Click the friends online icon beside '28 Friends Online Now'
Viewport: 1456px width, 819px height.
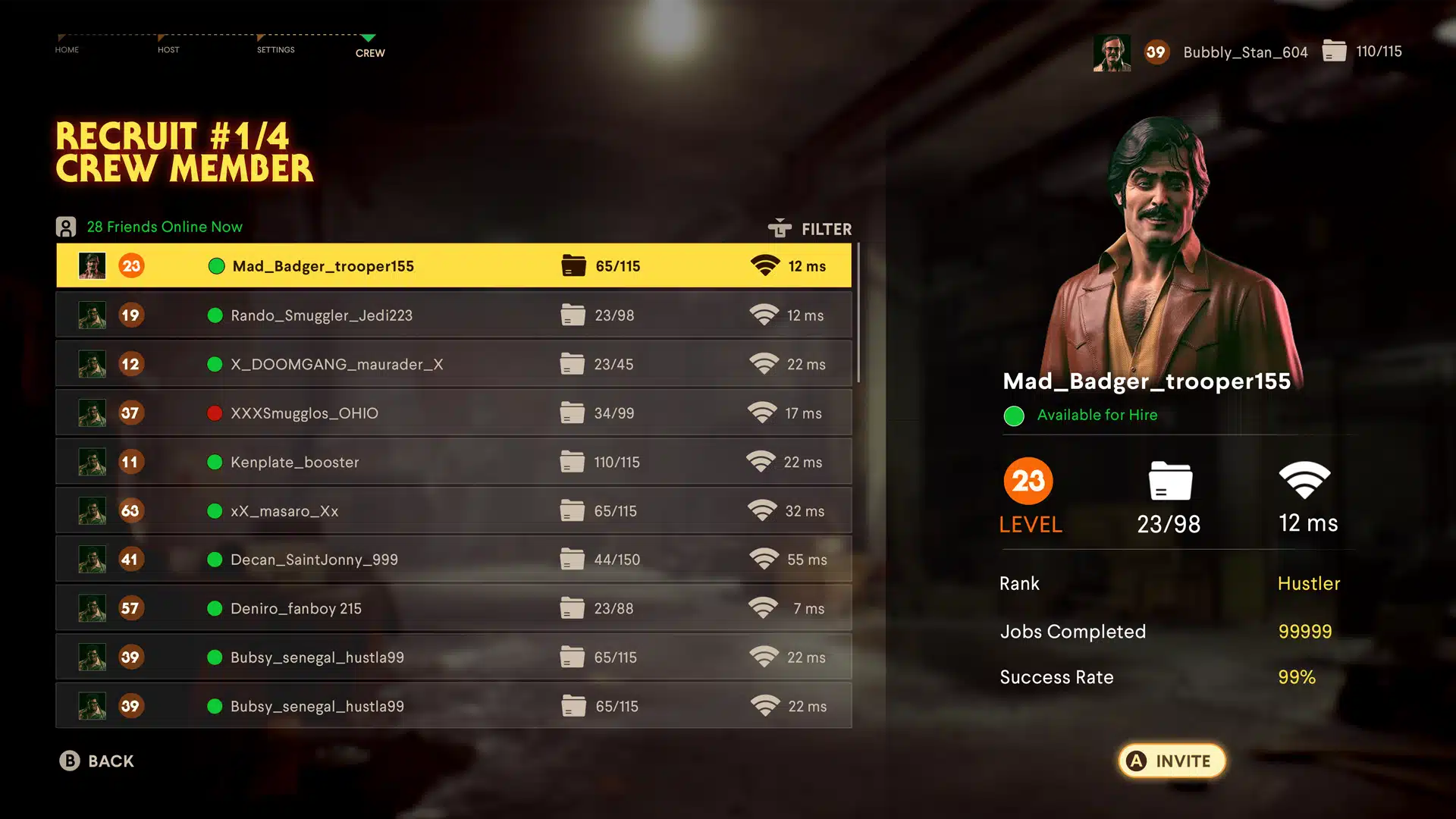(67, 226)
